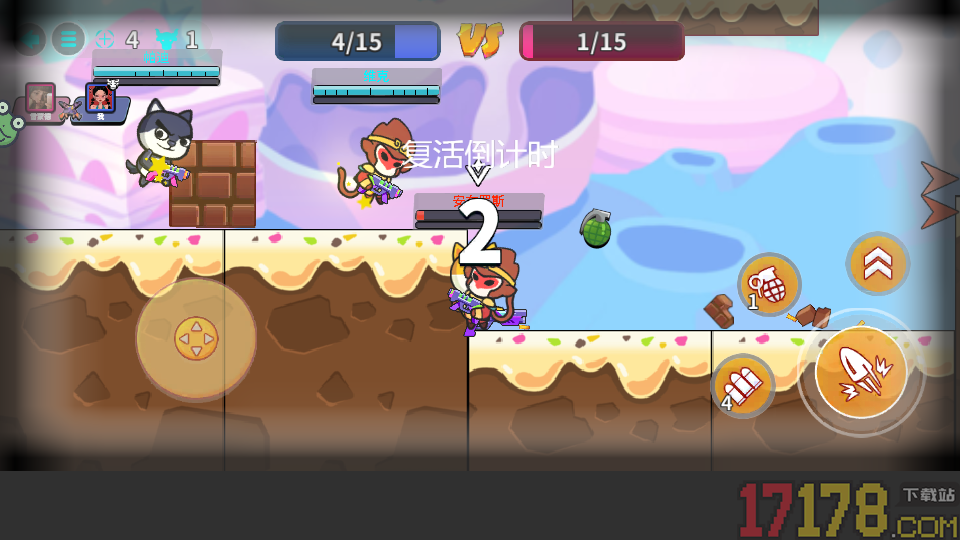Tap the double-chevron jump button
The height and width of the screenshot is (540, 960).
click(877, 263)
